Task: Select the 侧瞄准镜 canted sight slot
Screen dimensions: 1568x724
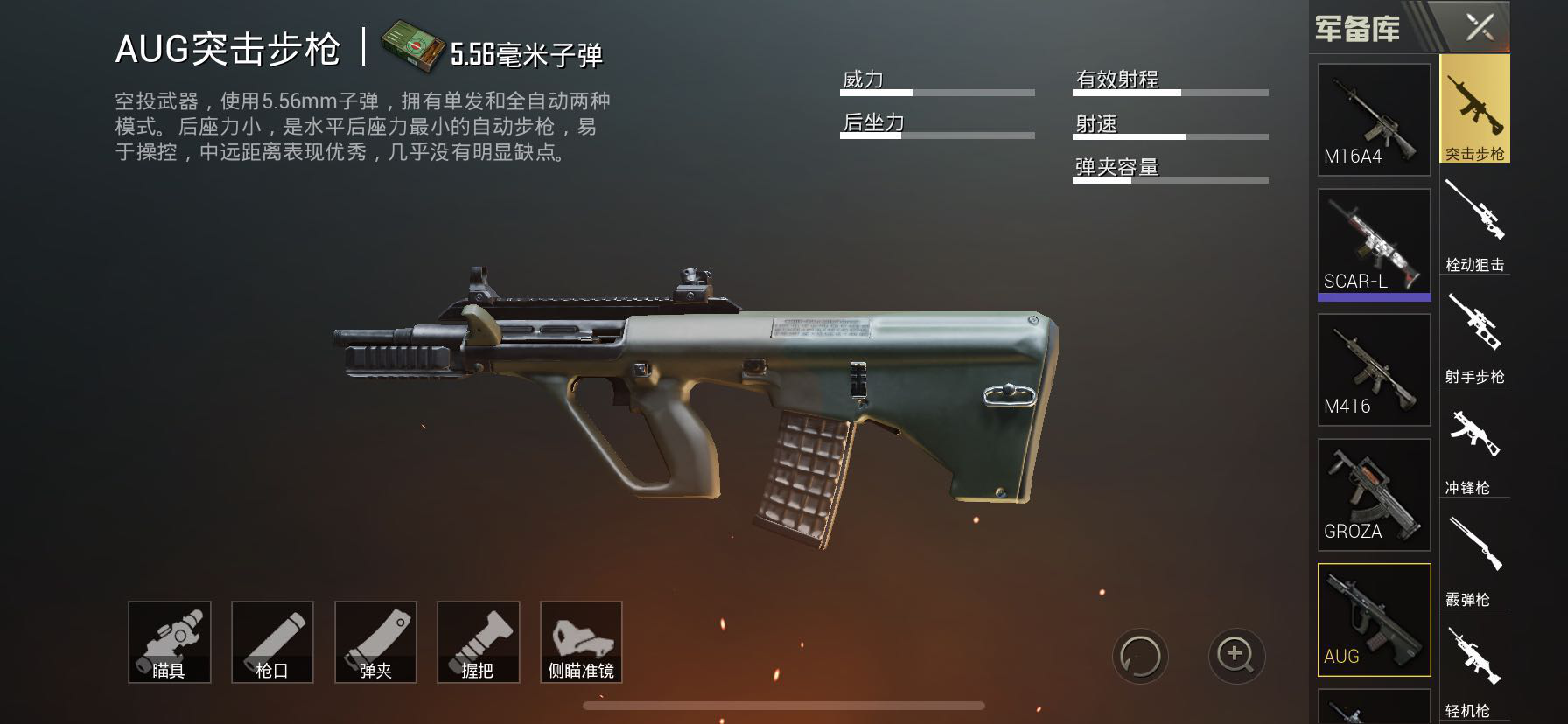Action: click(581, 642)
